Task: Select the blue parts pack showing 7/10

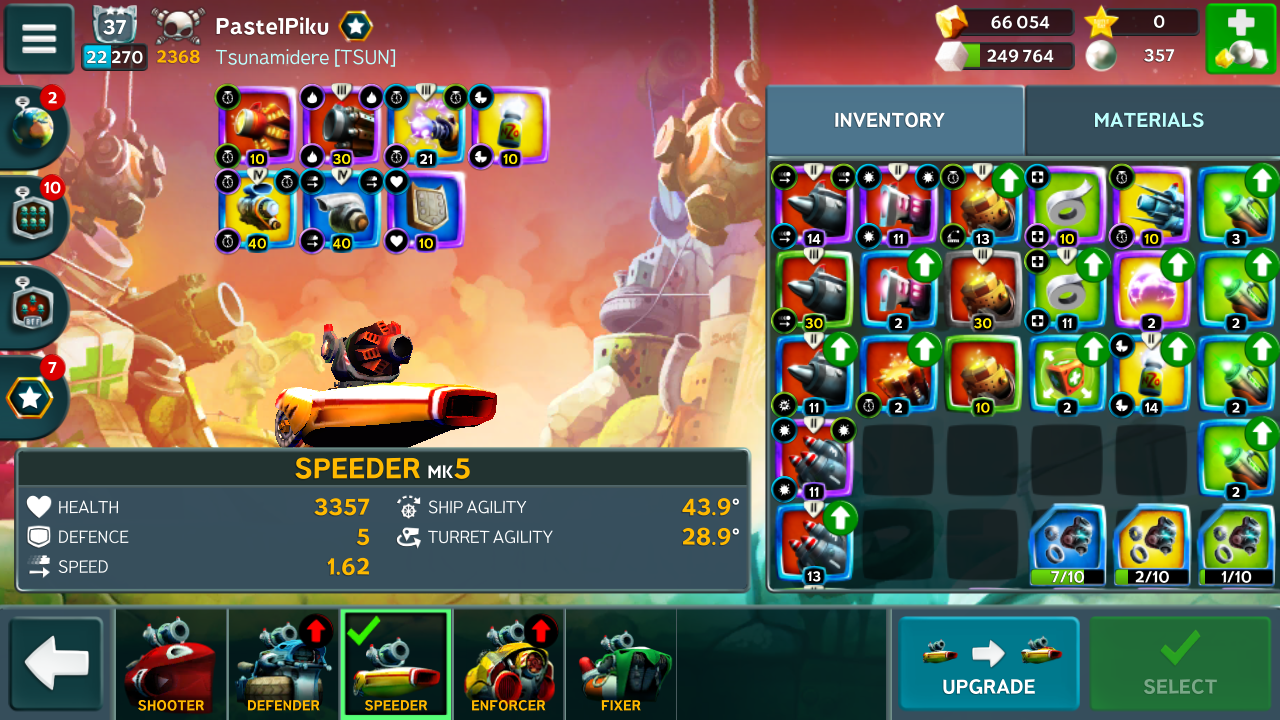Action: click(1068, 546)
